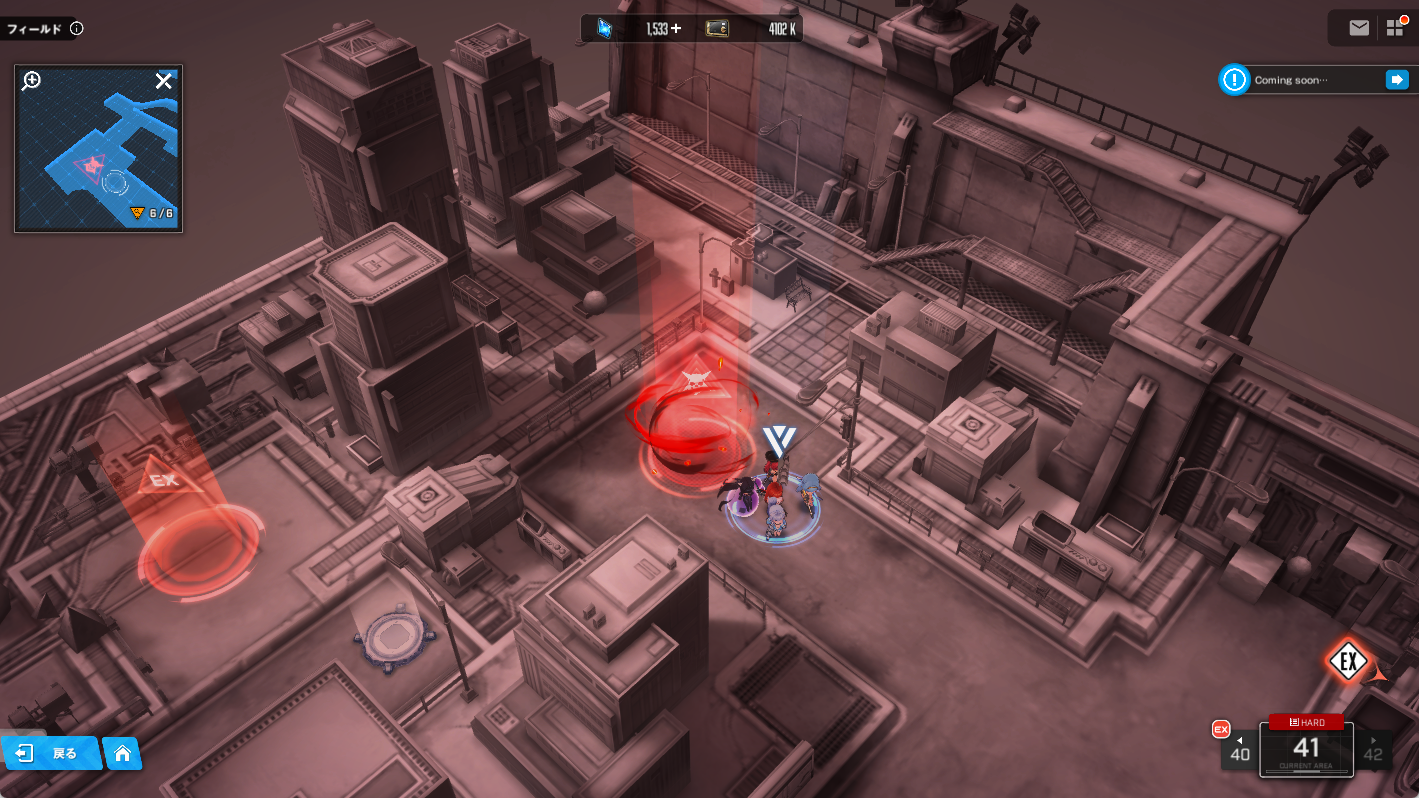The width and height of the screenshot is (1419, 798).
Task: Open the HARD difficulty selector
Action: (1306, 722)
